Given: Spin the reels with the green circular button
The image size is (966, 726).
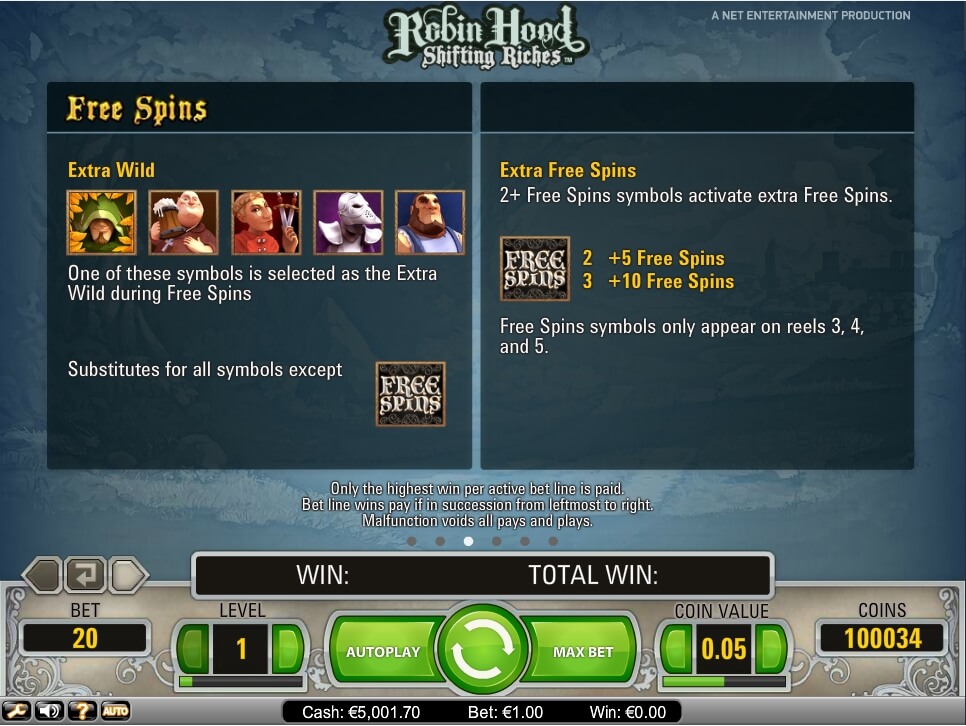Looking at the screenshot, I should tap(483, 651).
